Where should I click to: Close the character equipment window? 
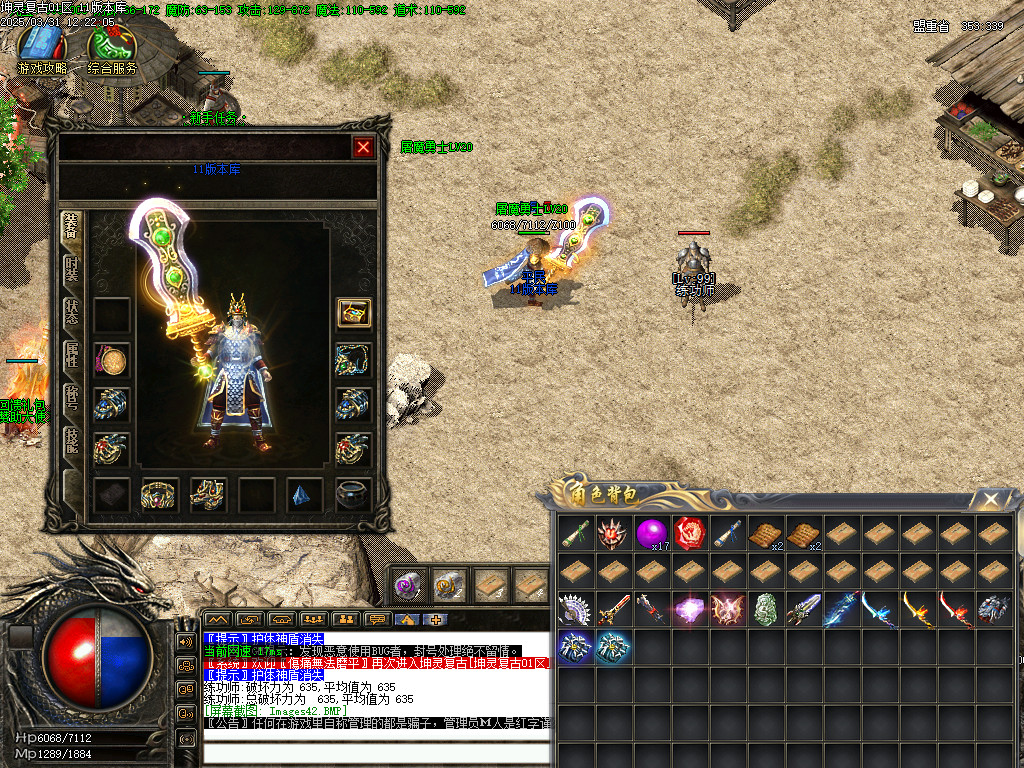coord(363,147)
